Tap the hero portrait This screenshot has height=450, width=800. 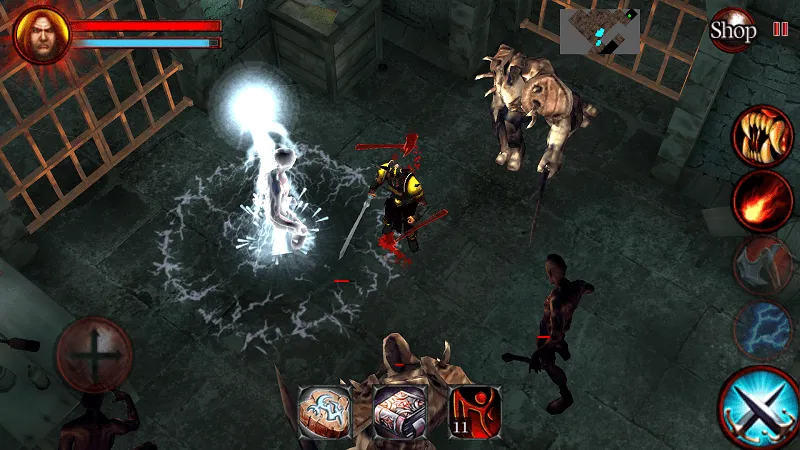[41, 34]
